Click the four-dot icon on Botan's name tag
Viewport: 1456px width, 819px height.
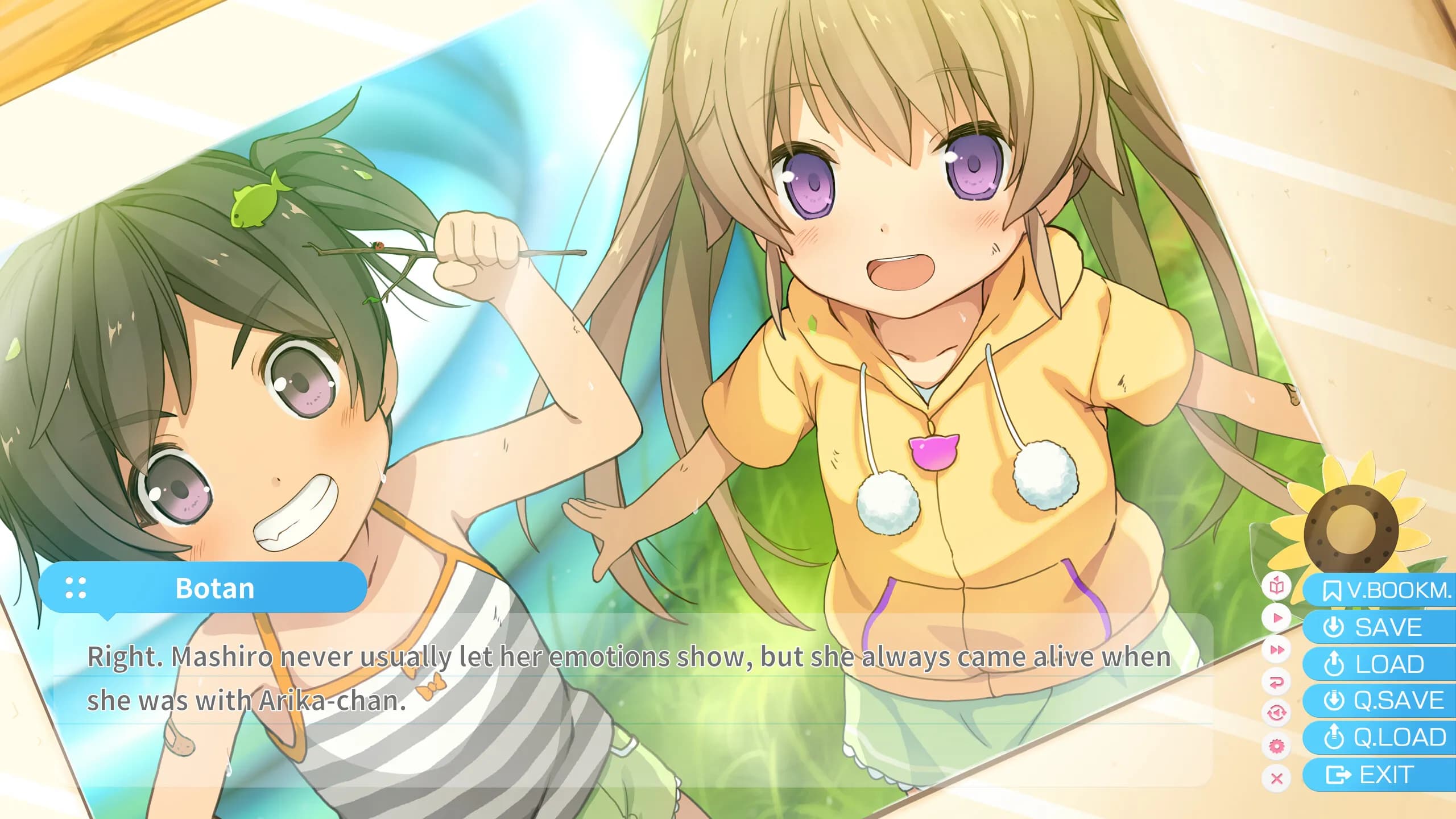76,588
